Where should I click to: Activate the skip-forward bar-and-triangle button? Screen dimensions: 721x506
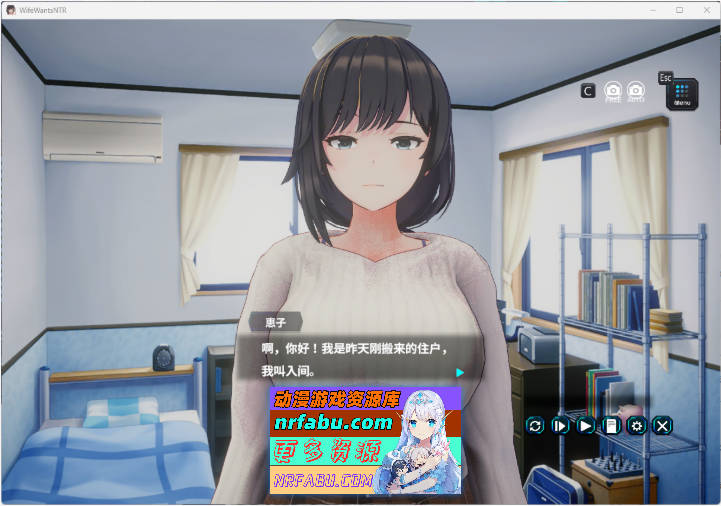[x=560, y=425]
